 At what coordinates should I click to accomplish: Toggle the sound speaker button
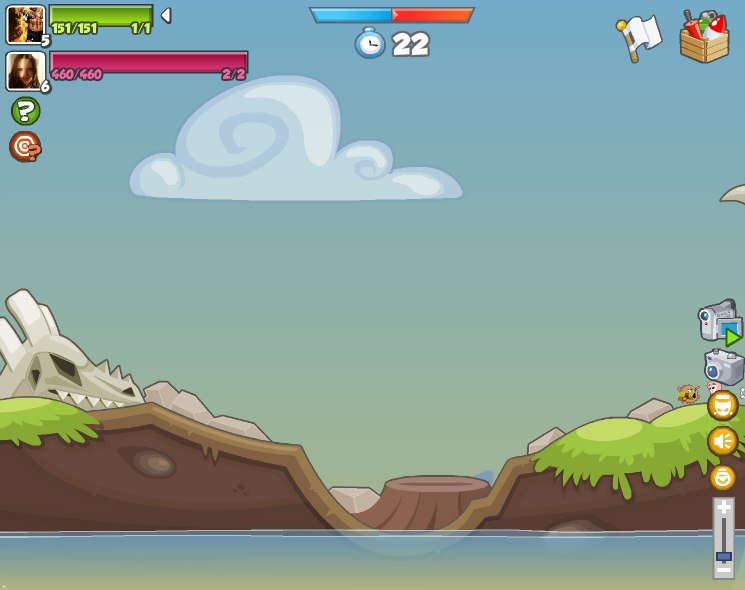(722, 441)
